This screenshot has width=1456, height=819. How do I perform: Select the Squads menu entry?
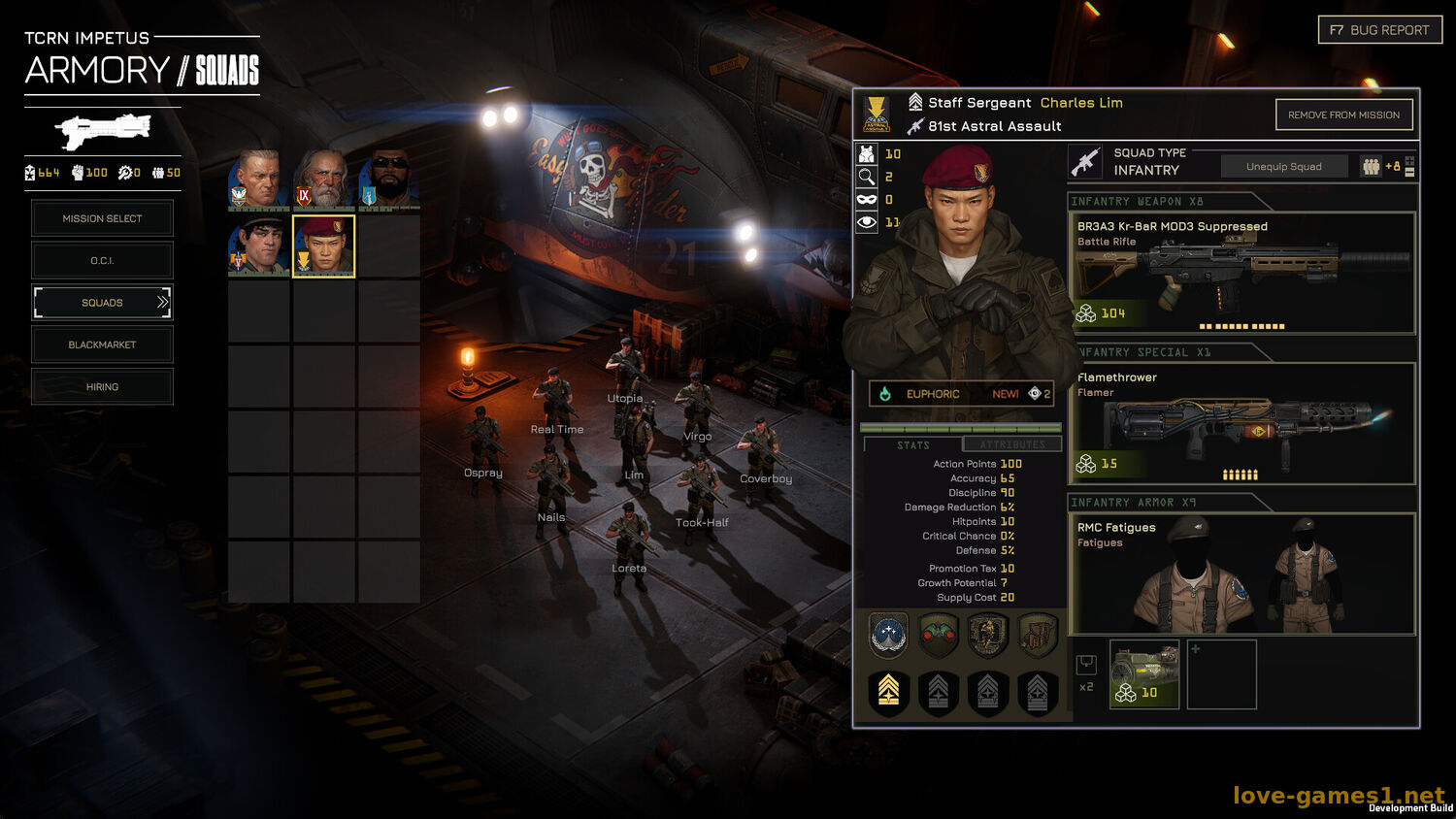point(102,303)
